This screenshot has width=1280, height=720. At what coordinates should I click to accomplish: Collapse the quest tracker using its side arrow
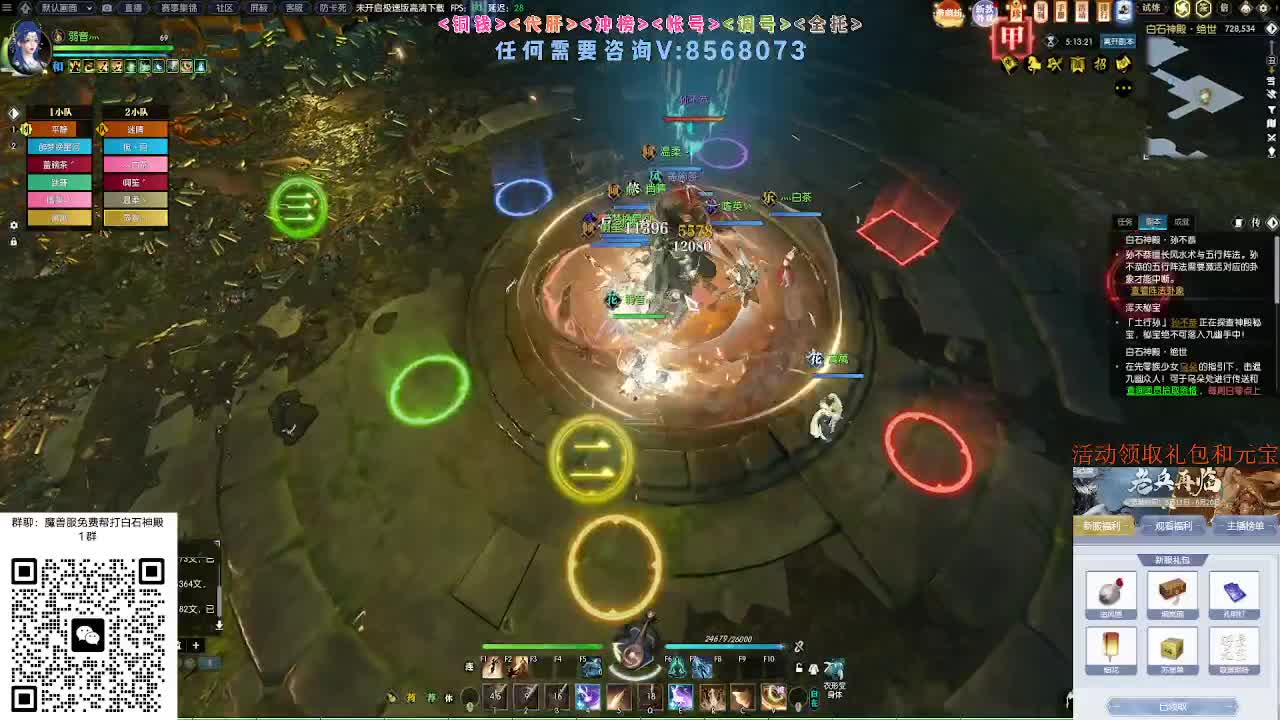[1272, 222]
